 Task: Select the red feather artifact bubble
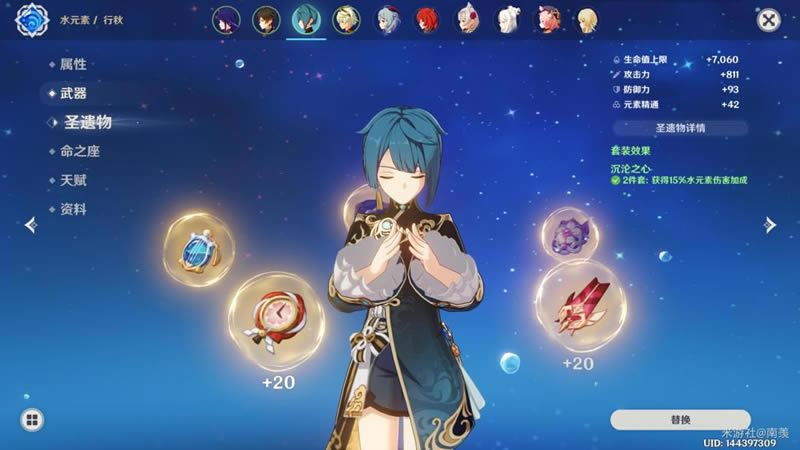tap(578, 305)
